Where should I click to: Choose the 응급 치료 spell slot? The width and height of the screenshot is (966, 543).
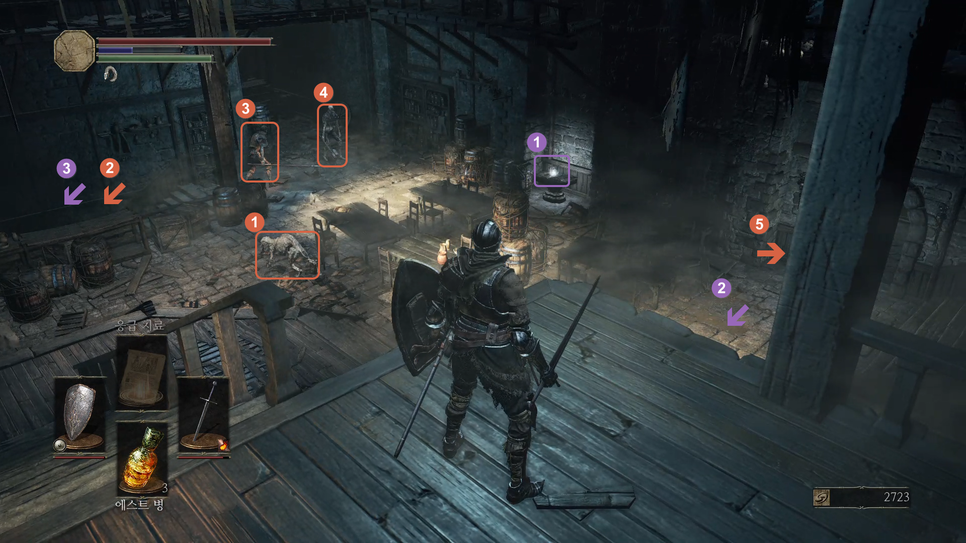tap(141, 371)
